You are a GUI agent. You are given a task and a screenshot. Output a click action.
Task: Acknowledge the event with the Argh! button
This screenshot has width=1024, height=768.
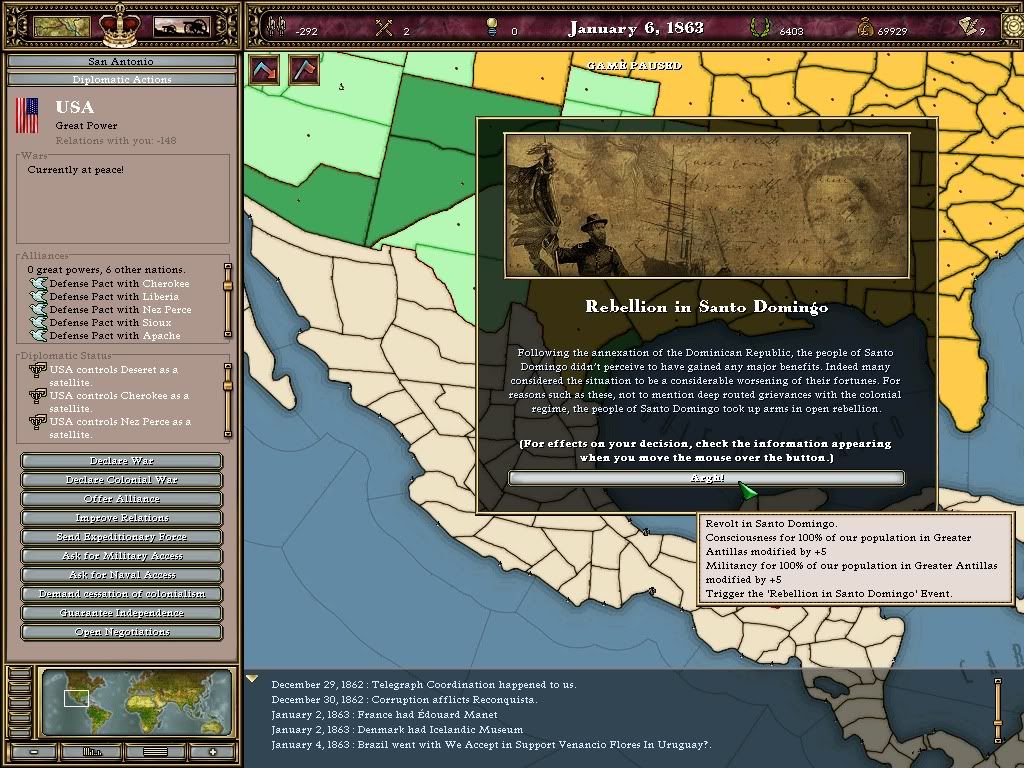706,478
